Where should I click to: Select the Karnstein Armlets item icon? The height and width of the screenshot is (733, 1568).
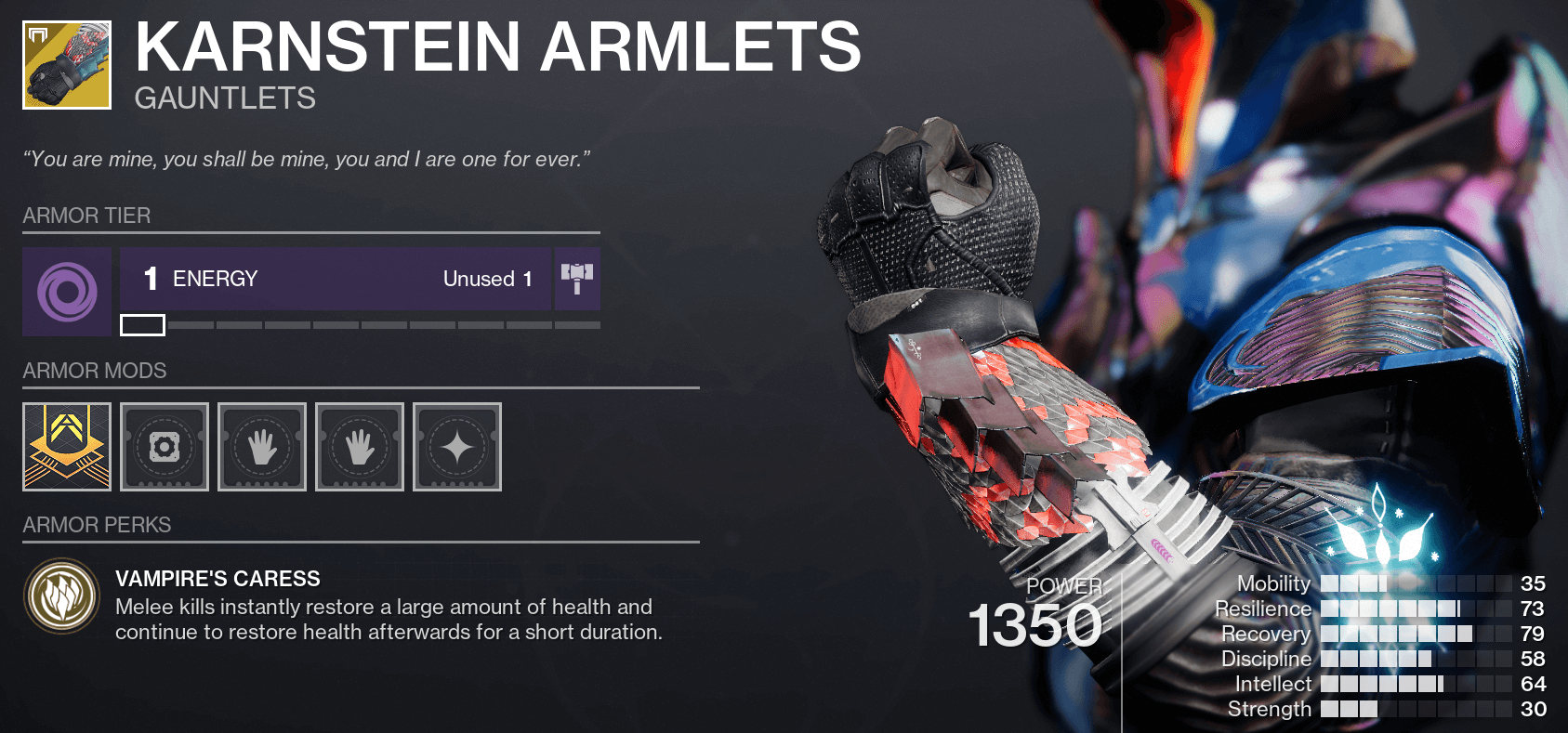click(x=67, y=65)
